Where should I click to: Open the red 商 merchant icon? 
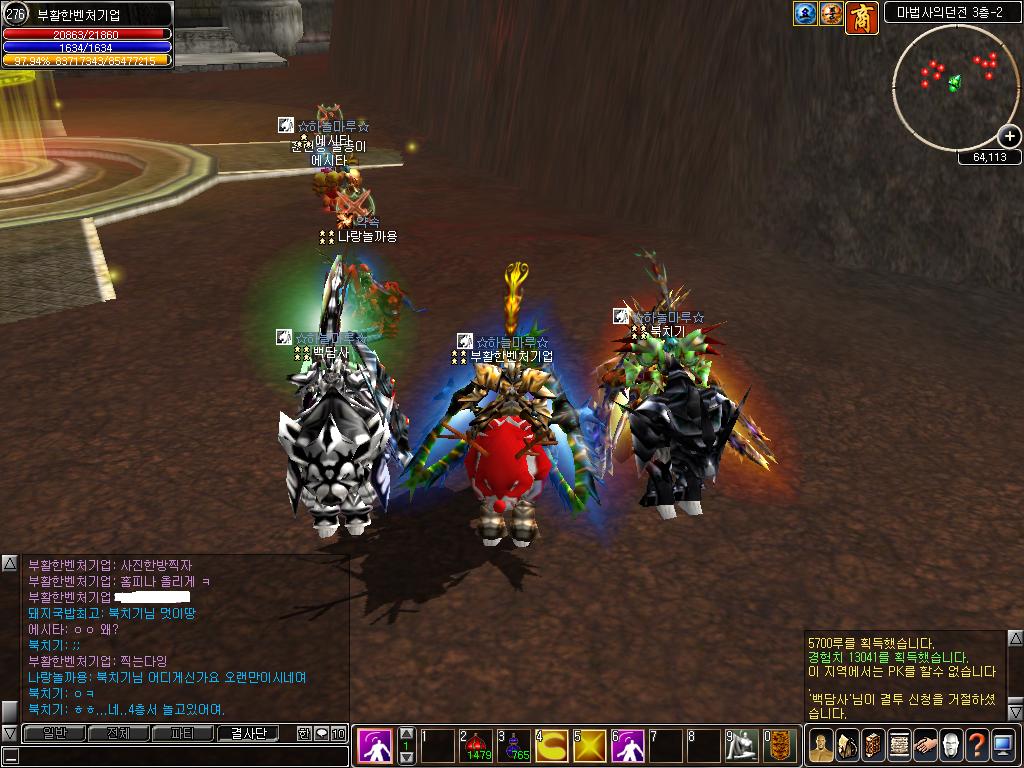861,15
